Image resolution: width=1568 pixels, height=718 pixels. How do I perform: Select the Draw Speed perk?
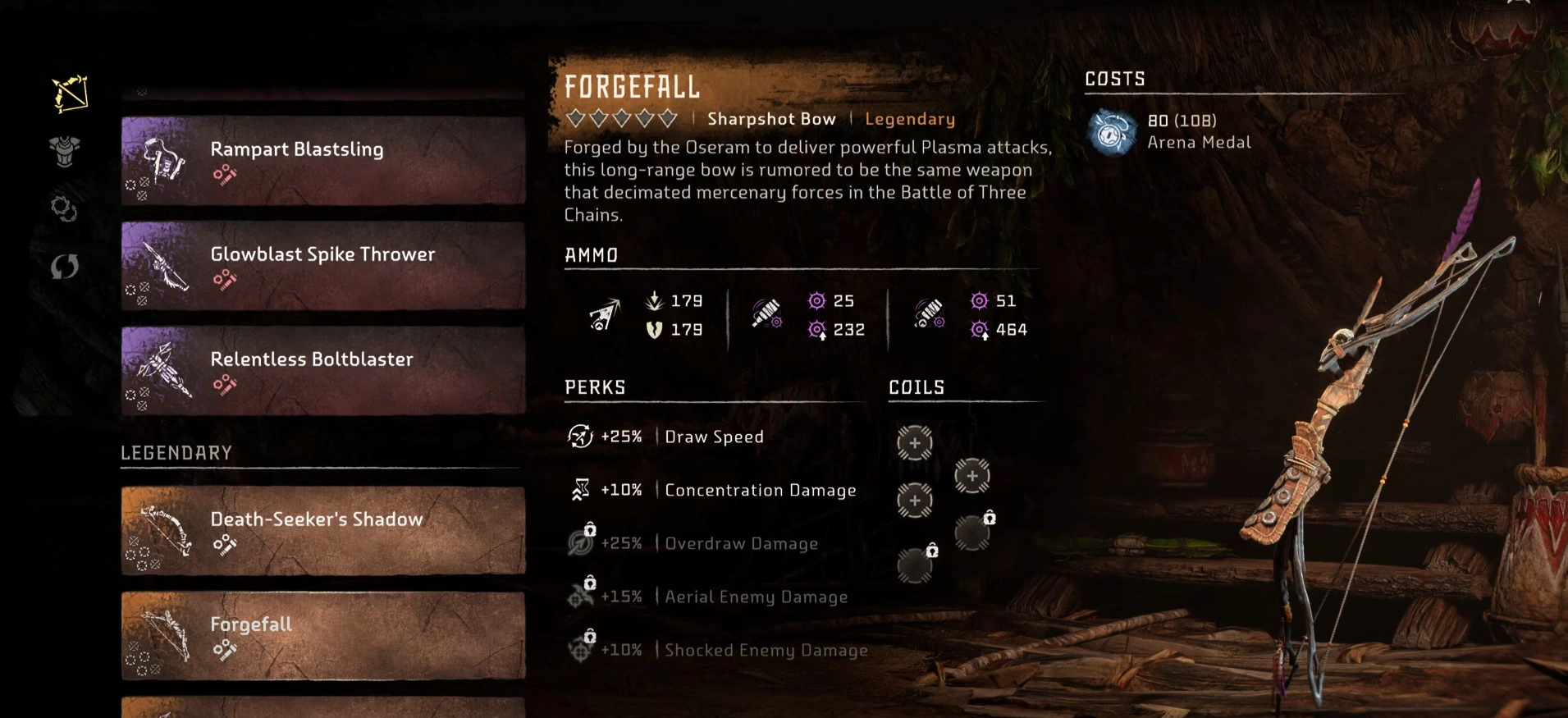click(713, 437)
